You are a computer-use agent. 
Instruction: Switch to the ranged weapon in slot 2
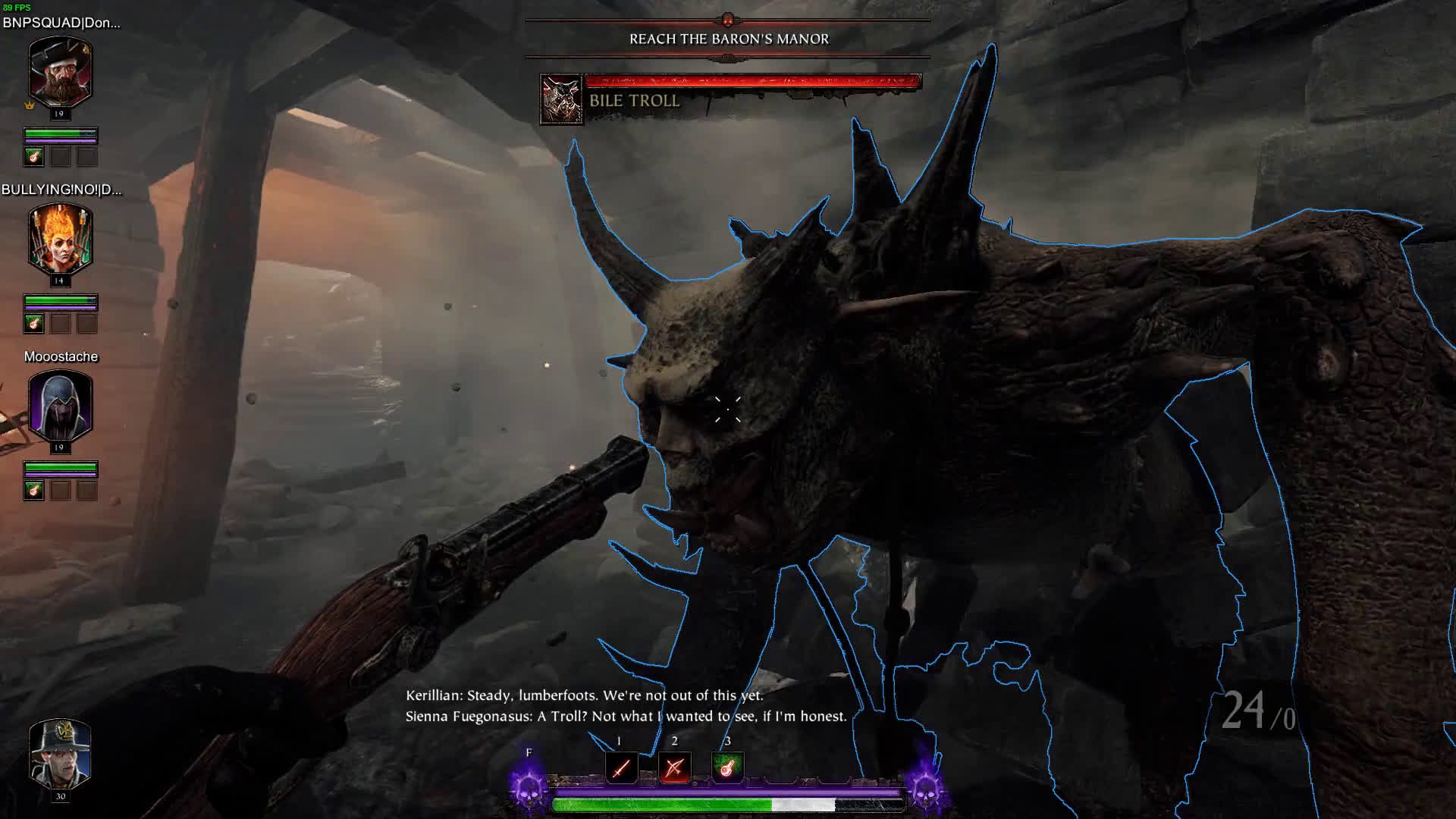674,767
